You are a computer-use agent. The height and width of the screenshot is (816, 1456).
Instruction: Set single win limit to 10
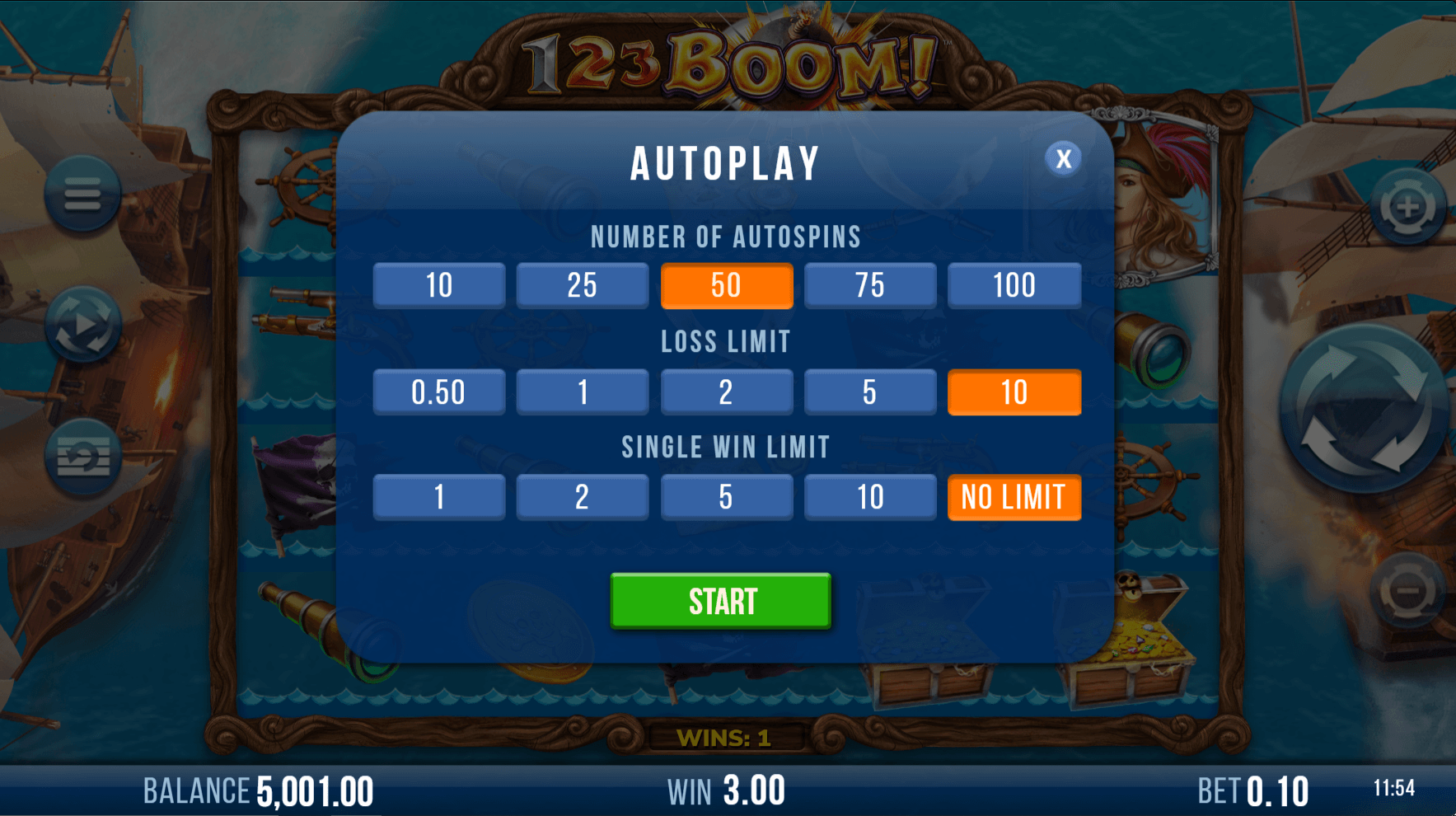click(x=870, y=497)
